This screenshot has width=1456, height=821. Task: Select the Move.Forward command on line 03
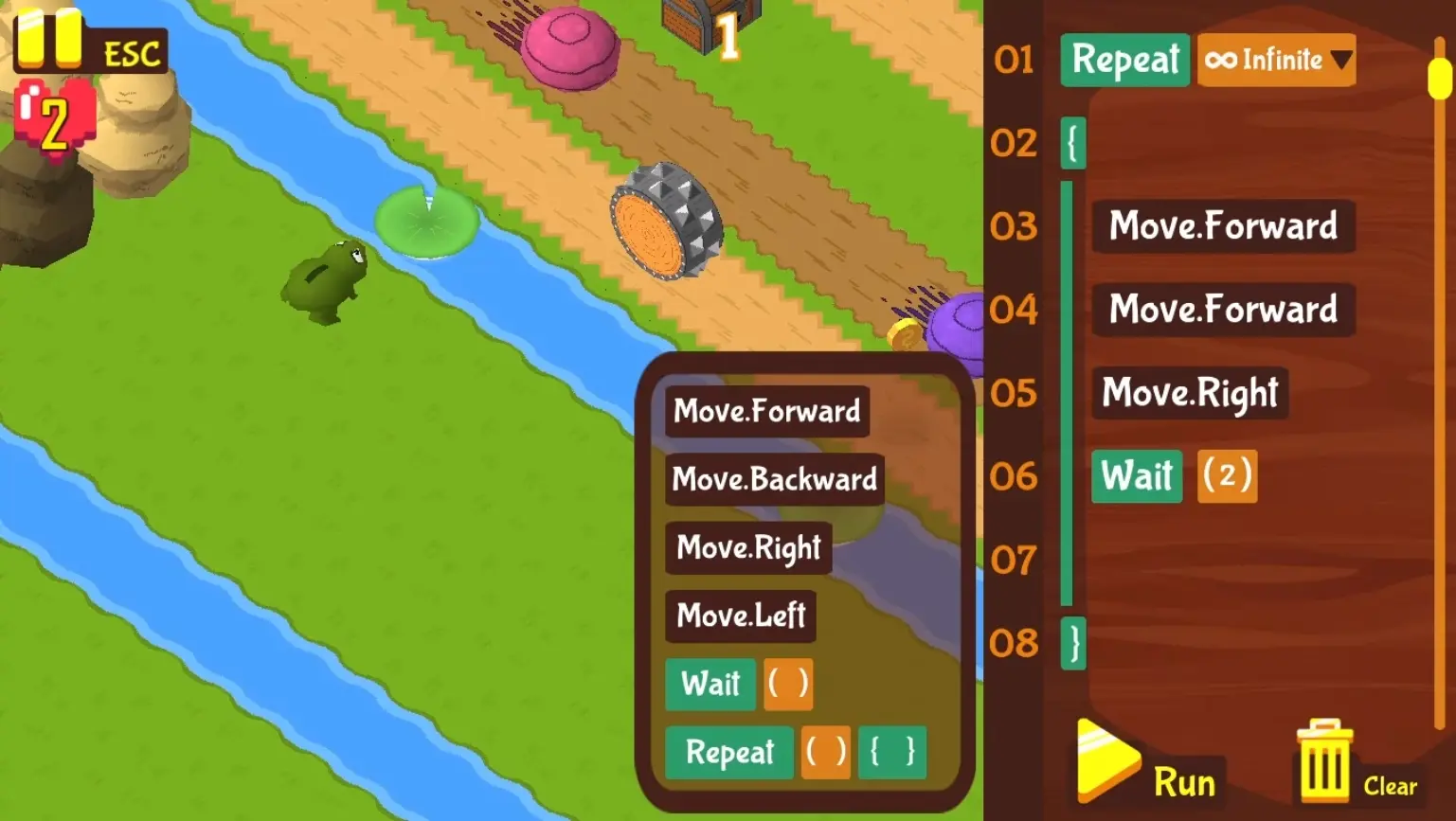[1223, 226]
